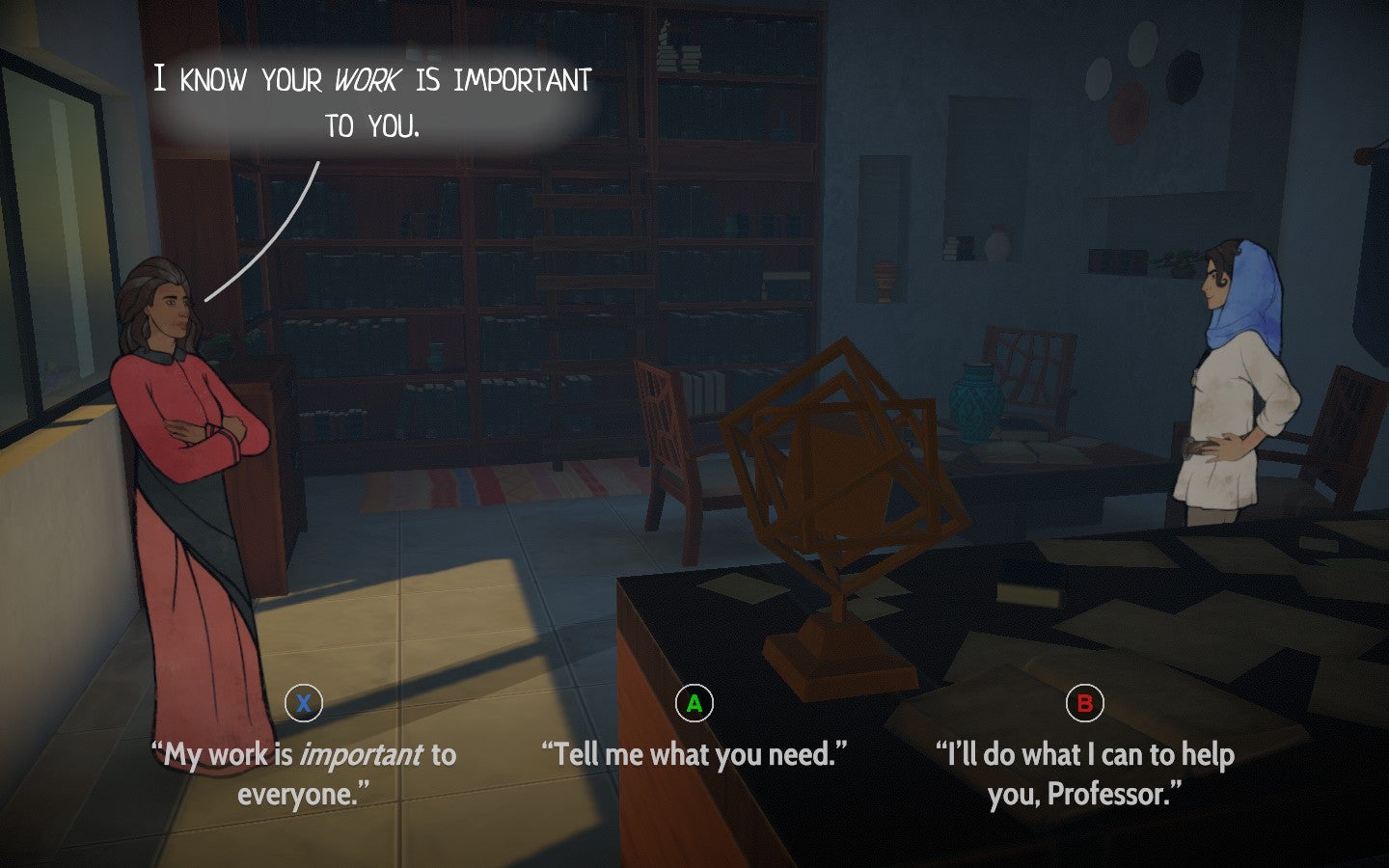Click the blue X button prompt icon

click(302, 704)
